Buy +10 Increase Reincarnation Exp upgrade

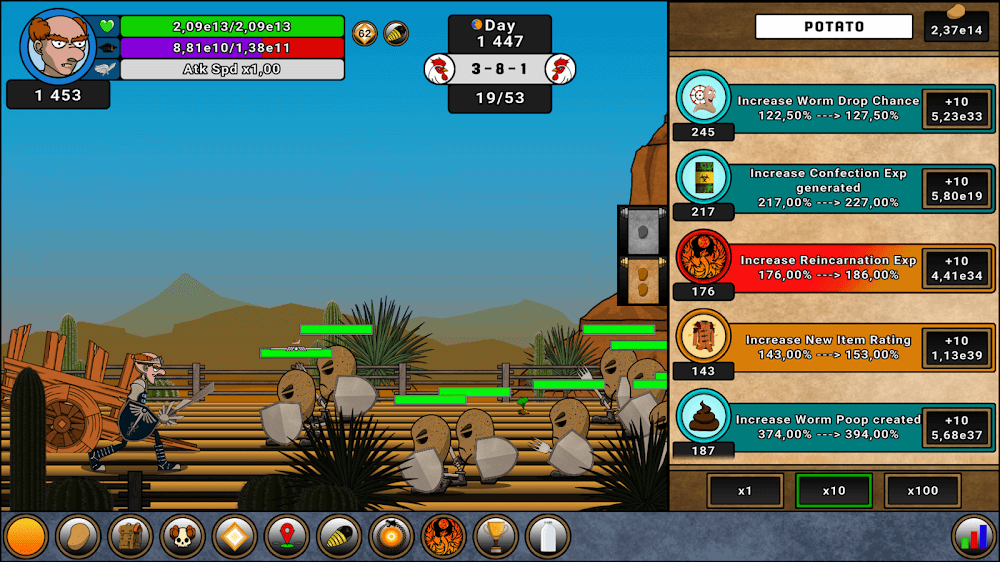(x=957, y=268)
